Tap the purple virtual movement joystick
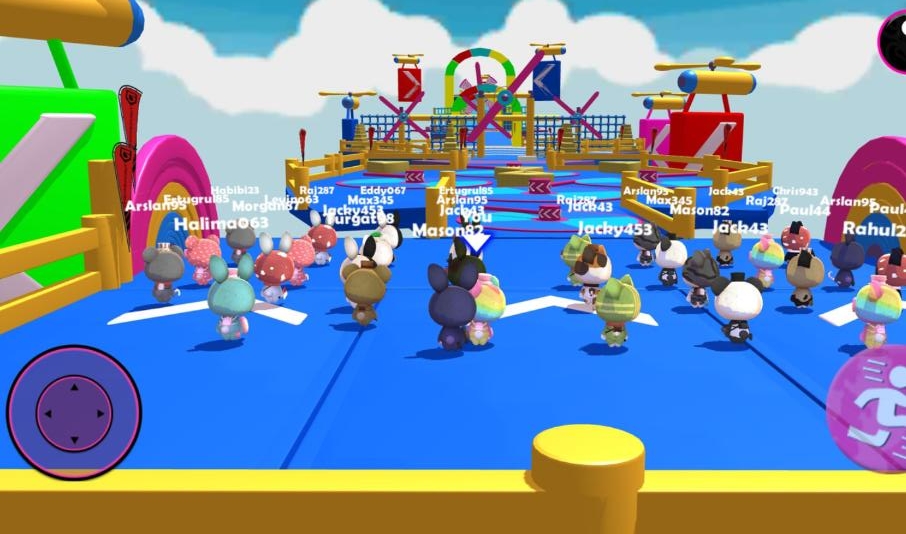Viewport: 906px width, 534px height. tap(73, 412)
